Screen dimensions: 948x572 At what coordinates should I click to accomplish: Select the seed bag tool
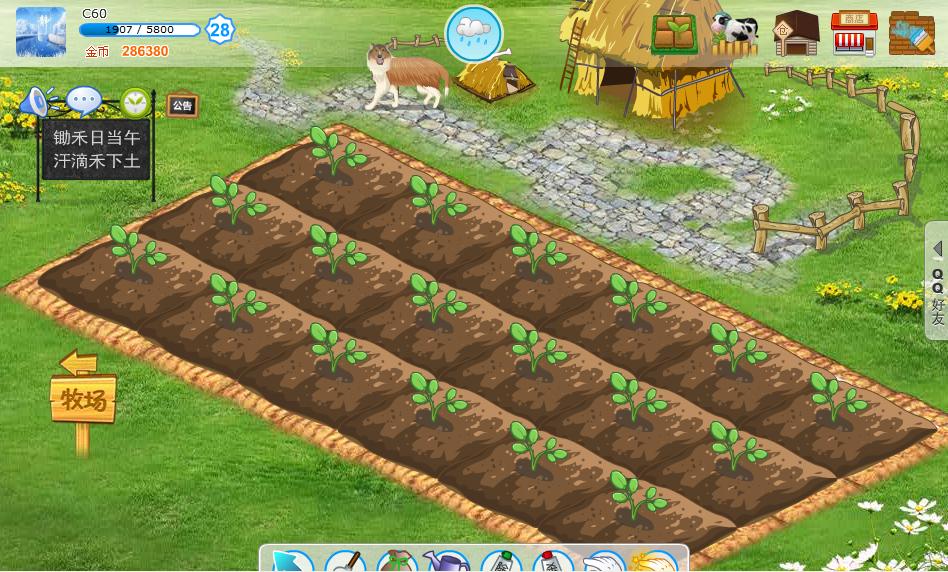point(397,562)
